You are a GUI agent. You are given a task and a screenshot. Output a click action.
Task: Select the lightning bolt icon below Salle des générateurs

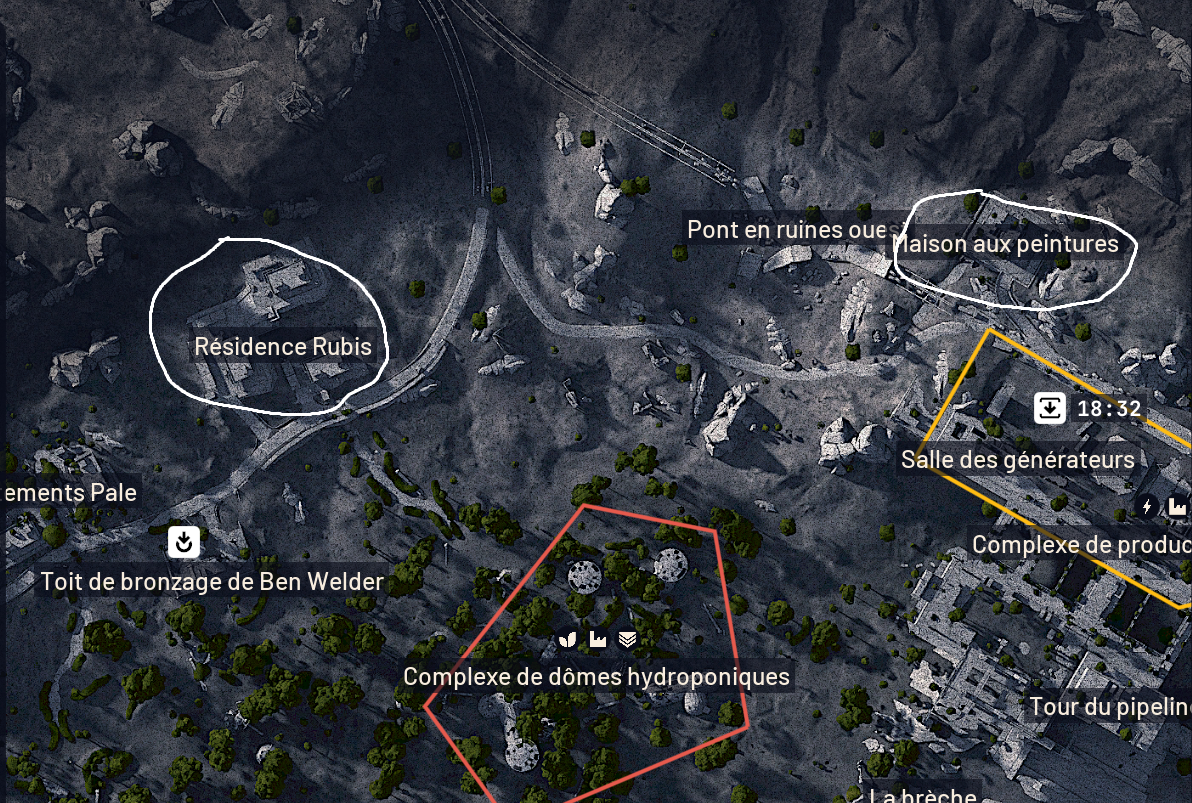pos(1147,507)
